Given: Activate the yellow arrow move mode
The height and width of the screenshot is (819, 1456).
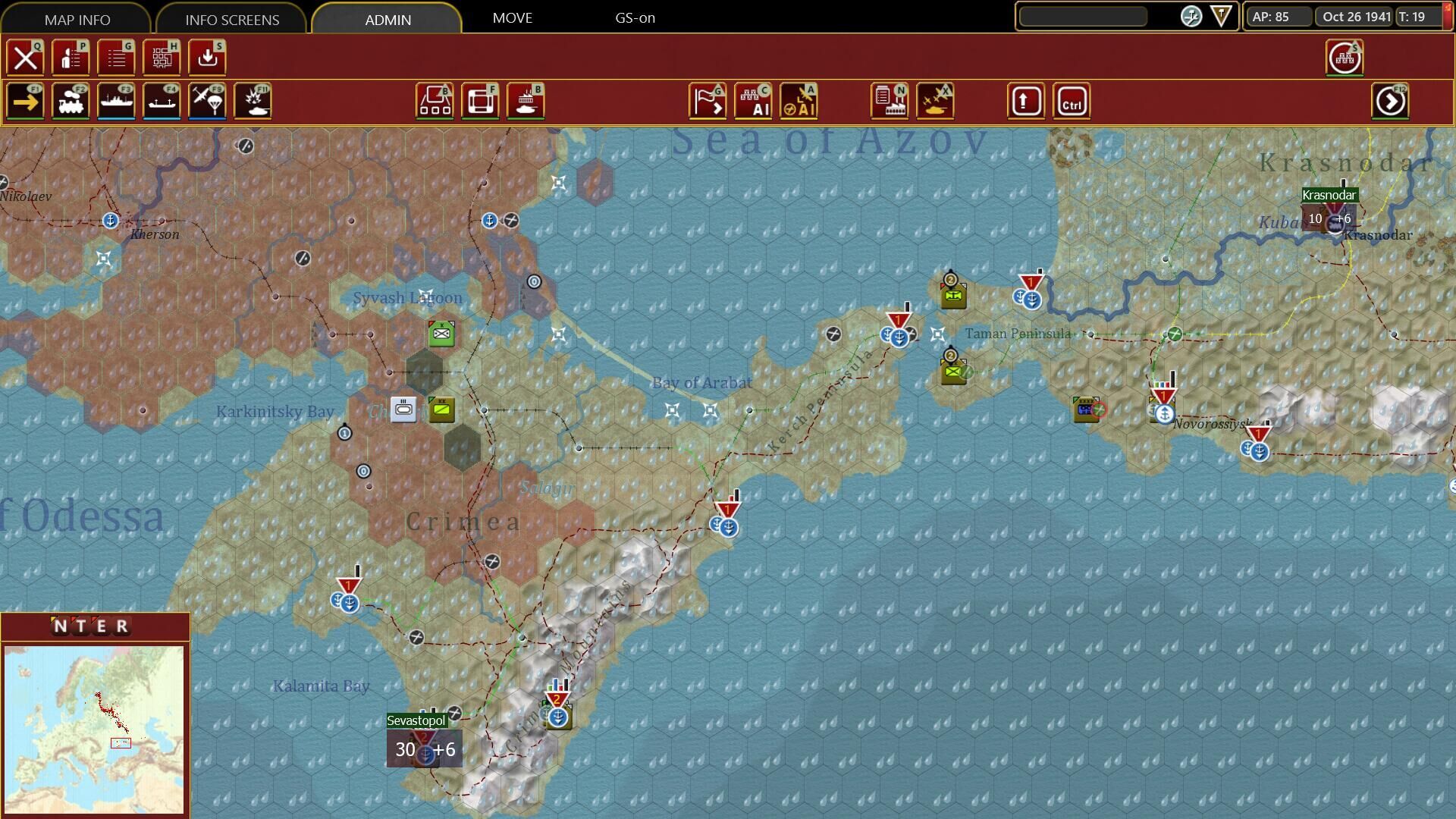Looking at the screenshot, I should (x=26, y=101).
